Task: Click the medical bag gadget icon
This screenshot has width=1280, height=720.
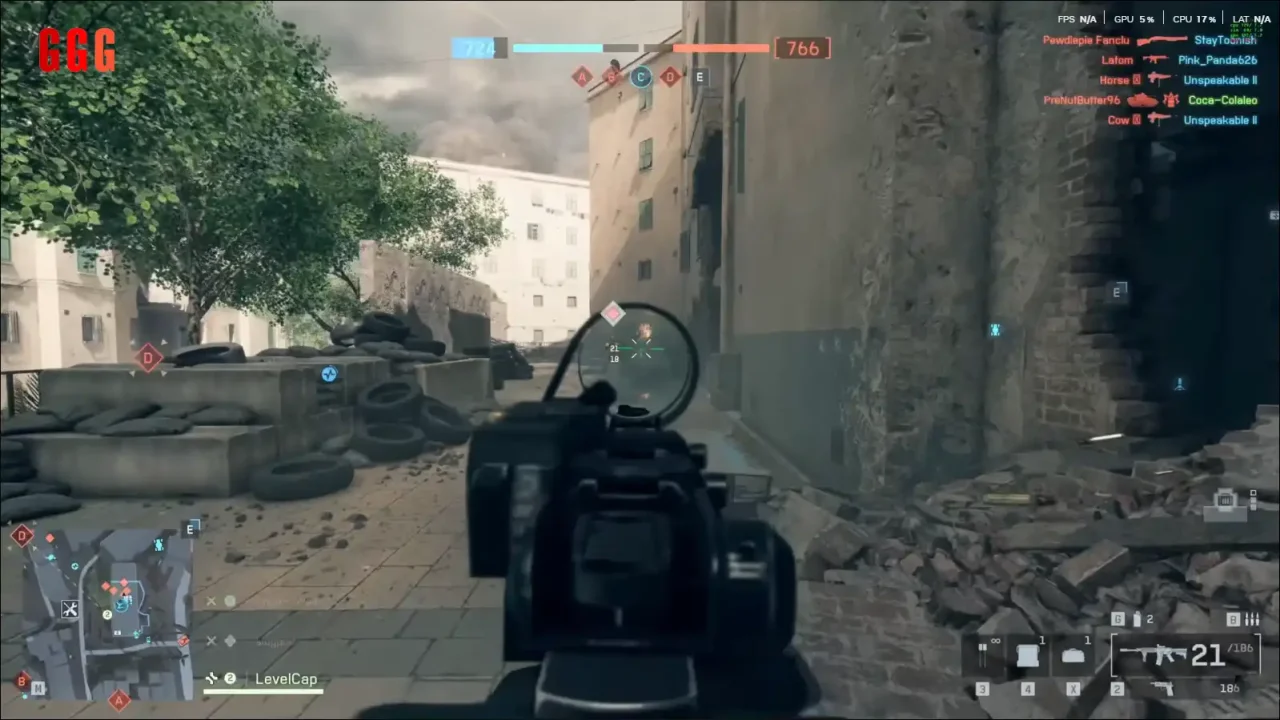Action: (x=1074, y=654)
